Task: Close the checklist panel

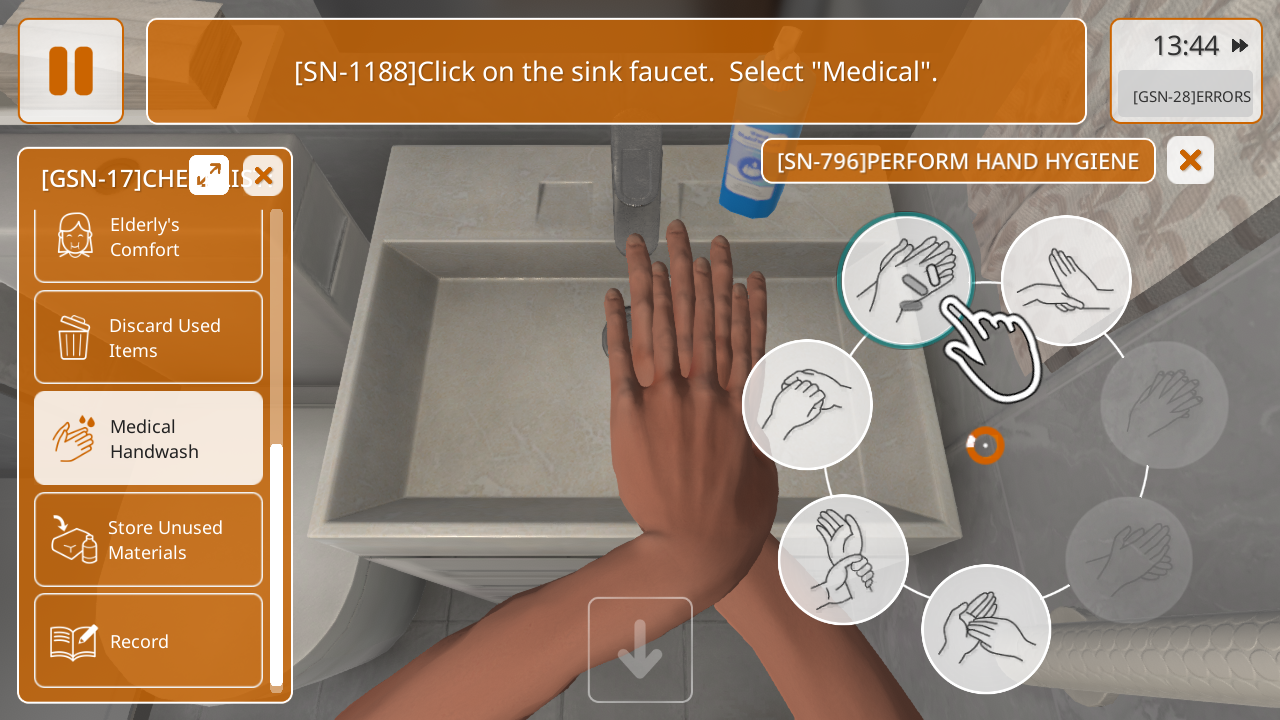Action: (263, 175)
